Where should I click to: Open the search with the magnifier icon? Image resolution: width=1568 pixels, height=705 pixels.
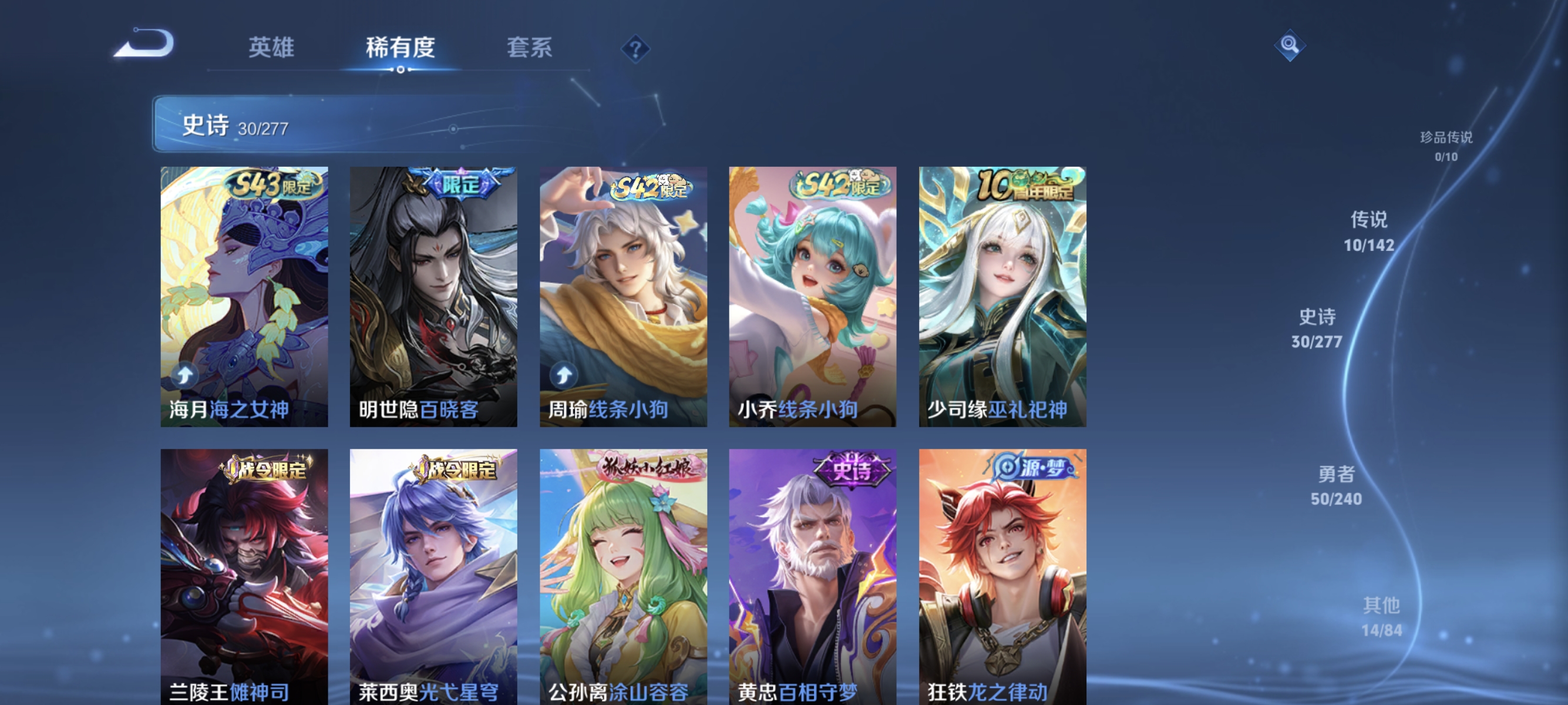1290,45
